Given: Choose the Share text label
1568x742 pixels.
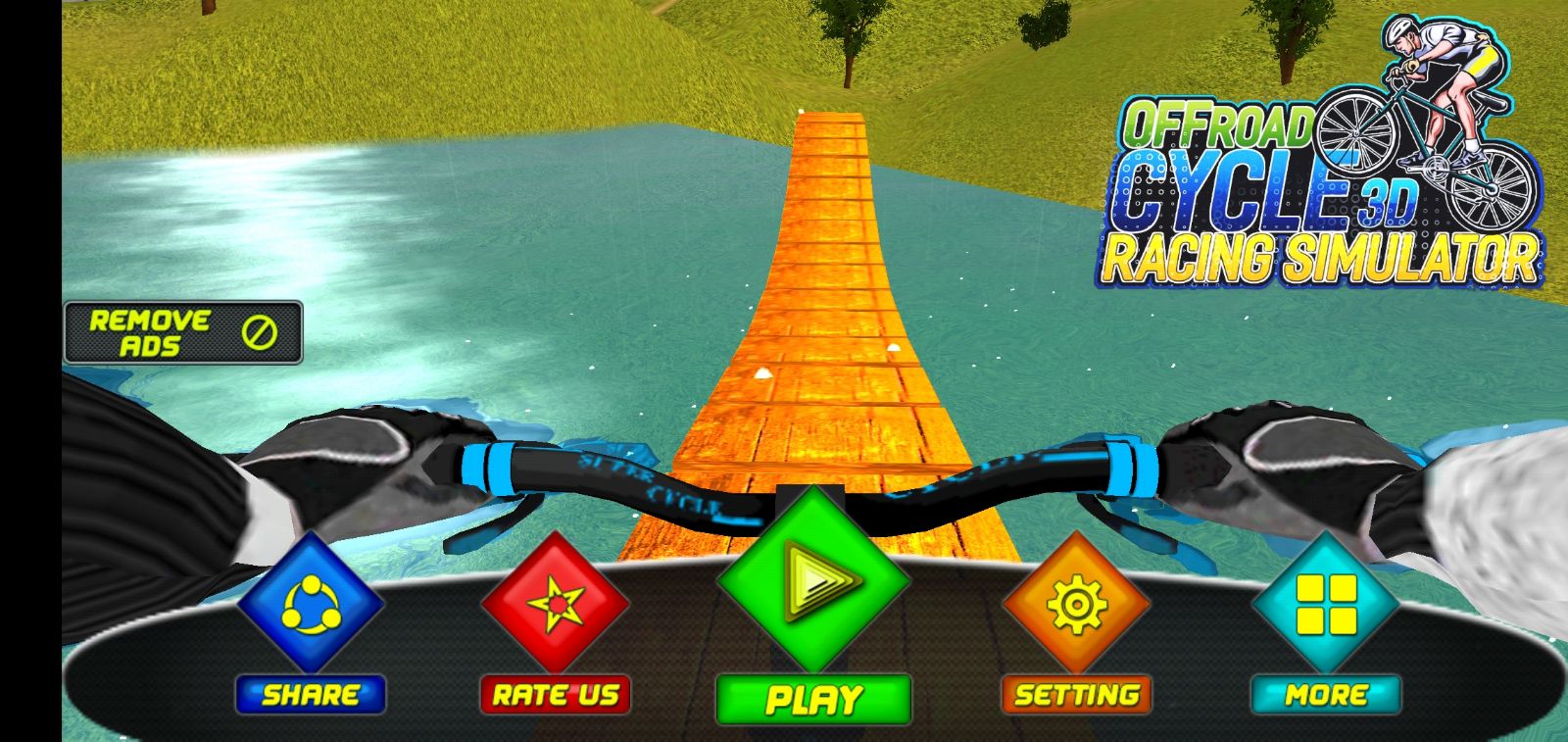Looking at the screenshot, I should 310,695.
